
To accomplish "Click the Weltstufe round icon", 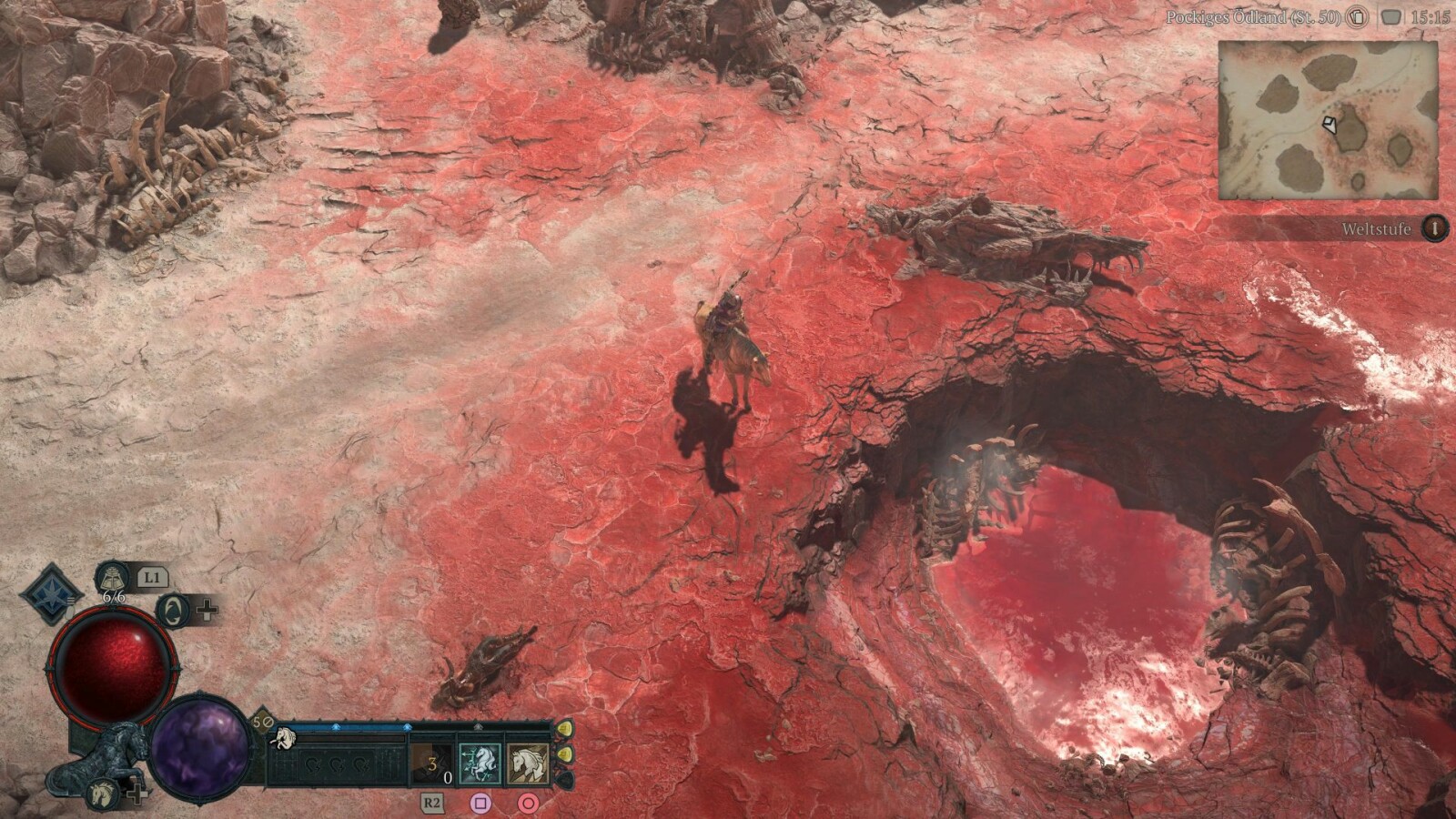I will click(x=1434, y=228).
